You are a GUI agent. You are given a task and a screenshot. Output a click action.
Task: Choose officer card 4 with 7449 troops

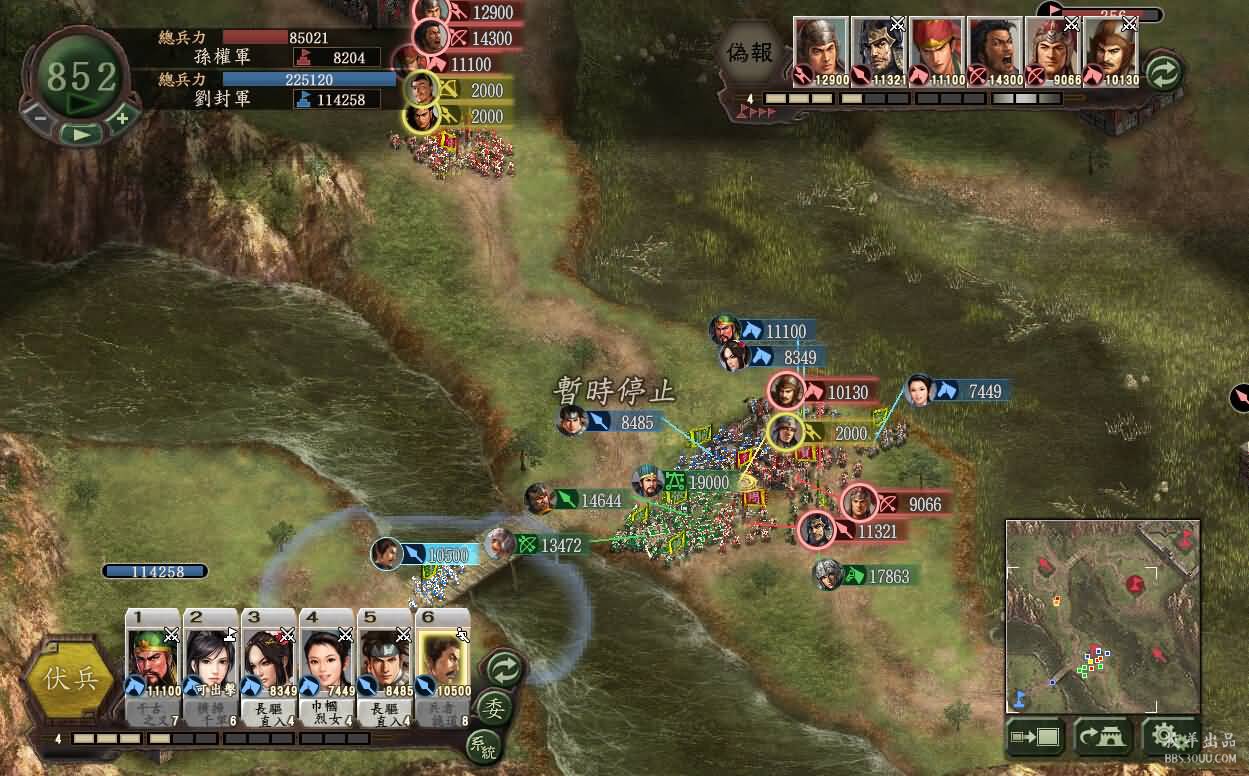[x=327, y=665]
